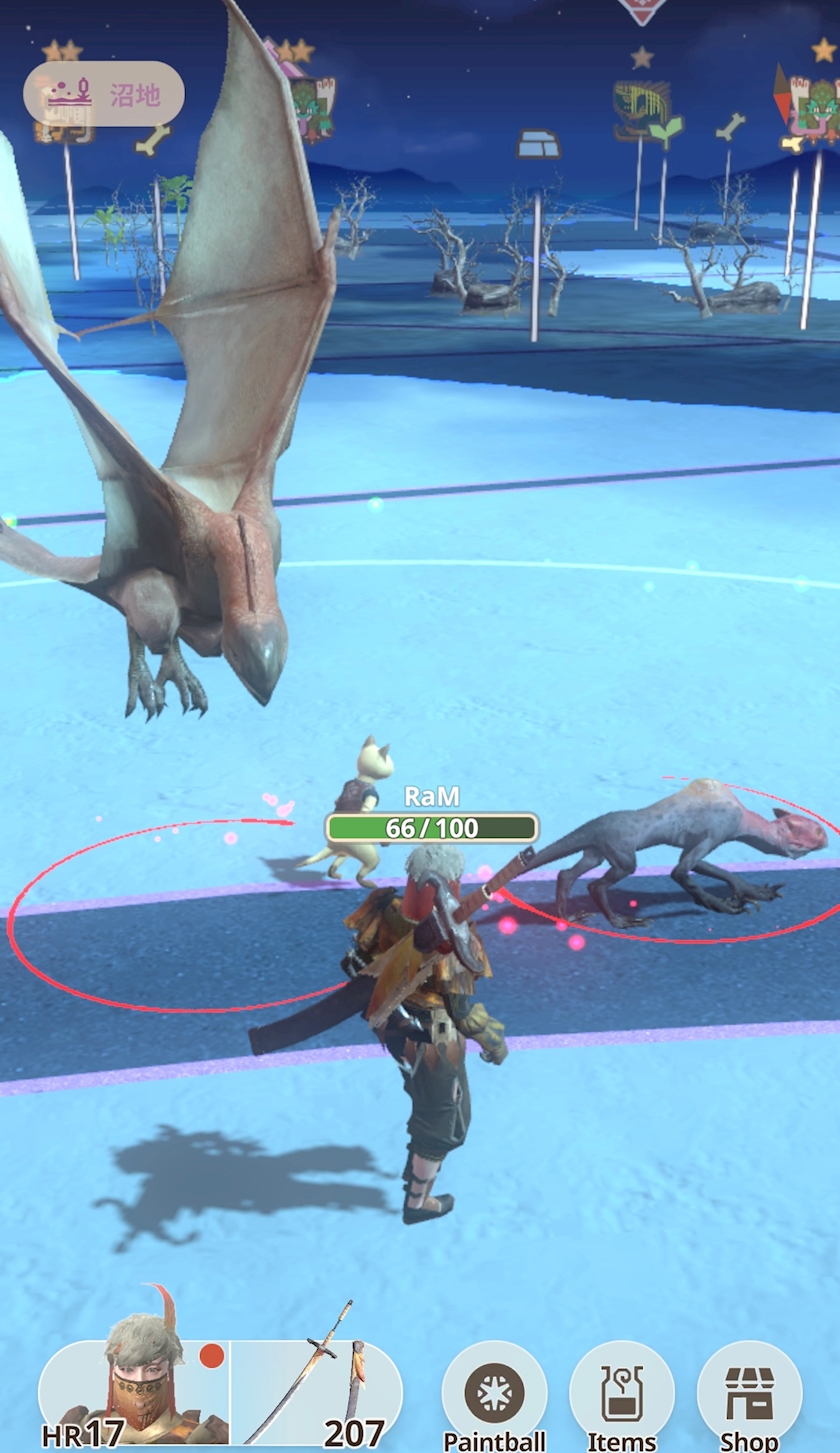Open the Items menu
Image resolution: width=840 pixels, height=1453 pixels.
(x=622, y=1394)
